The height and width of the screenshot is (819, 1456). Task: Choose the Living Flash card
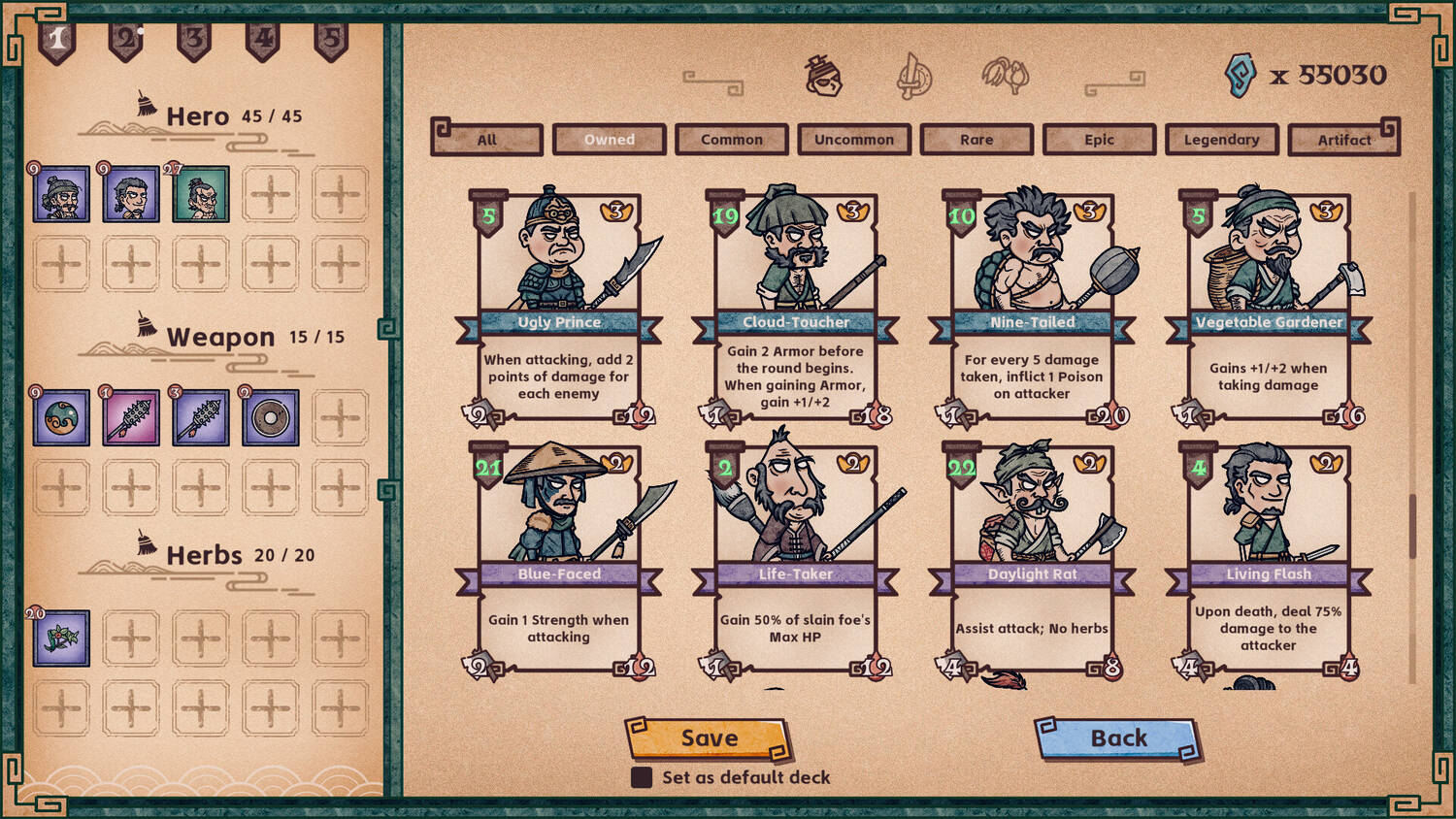coord(1269,559)
